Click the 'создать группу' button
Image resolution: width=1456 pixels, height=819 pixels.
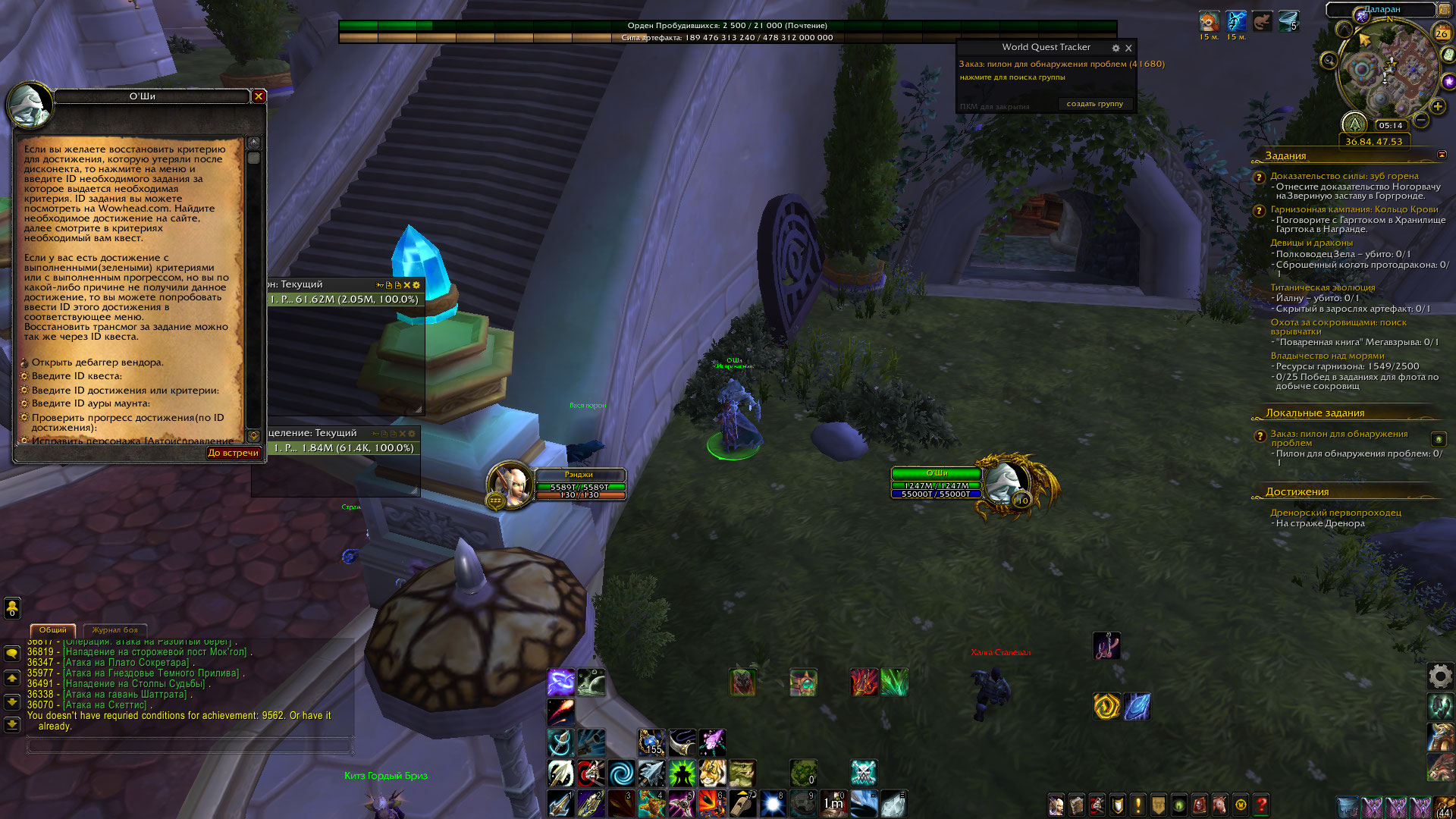(1094, 104)
